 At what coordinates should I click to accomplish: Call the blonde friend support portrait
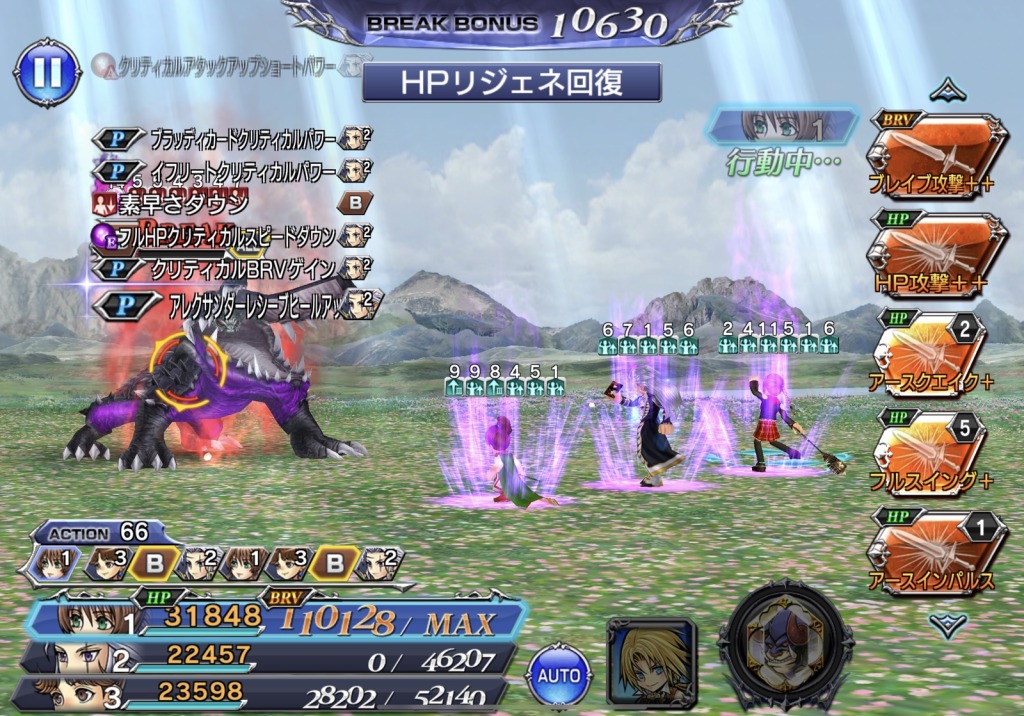point(651,662)
